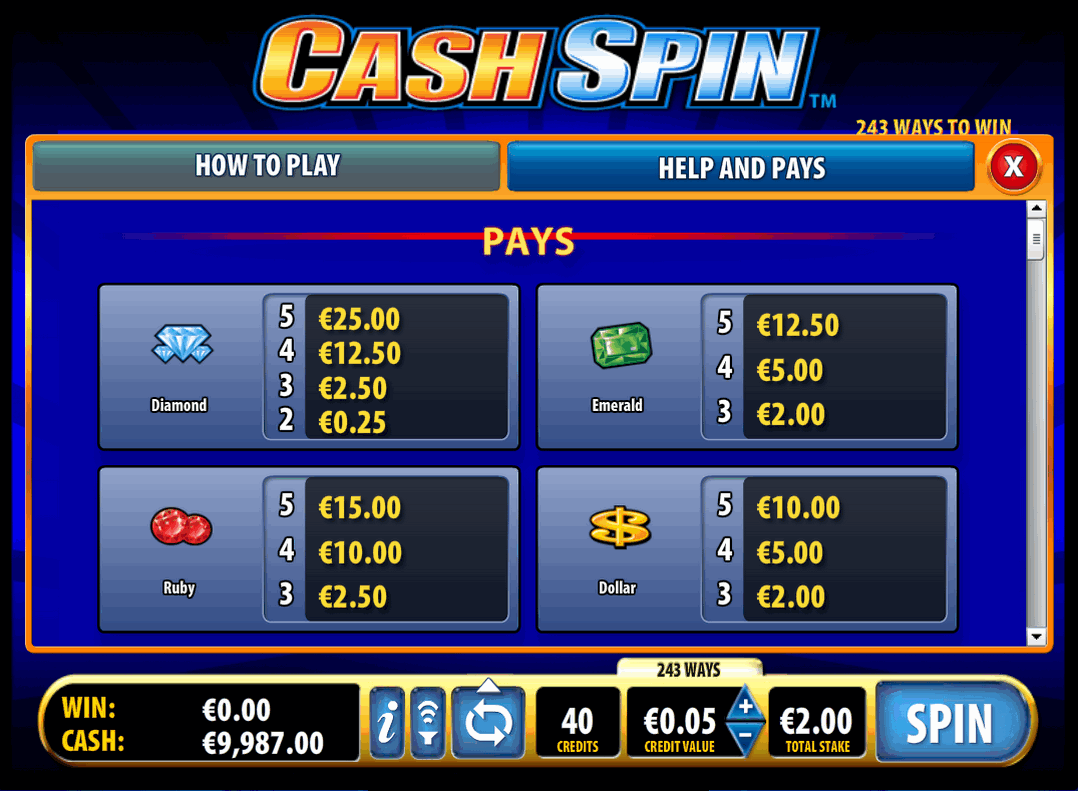Toggle the sound speaker icon
Screen dimensions: 1078x791
pyautogui.click(x=427, y=723)
